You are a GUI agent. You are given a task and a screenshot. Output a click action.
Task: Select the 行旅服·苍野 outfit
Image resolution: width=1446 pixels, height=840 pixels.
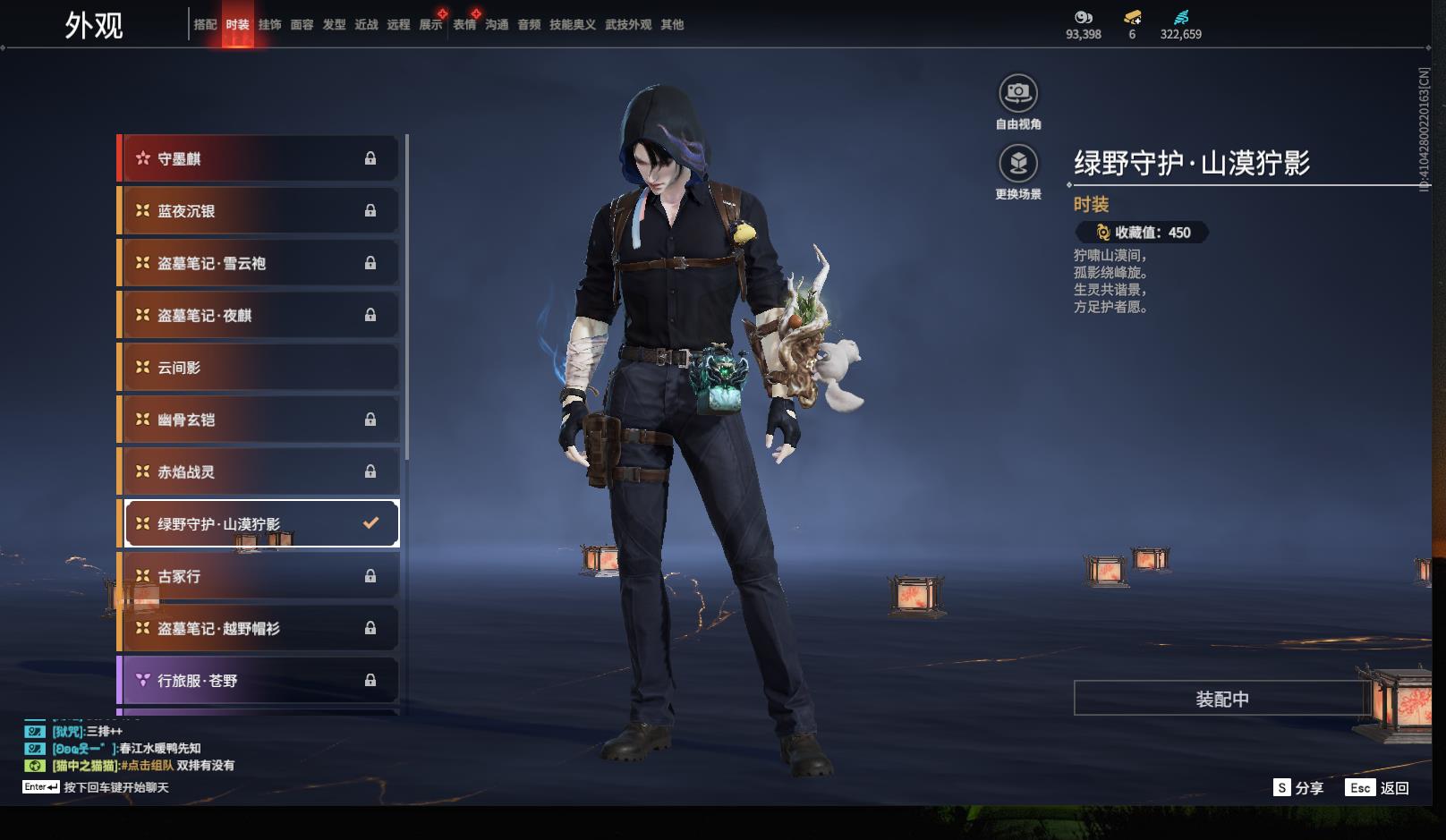259,681
